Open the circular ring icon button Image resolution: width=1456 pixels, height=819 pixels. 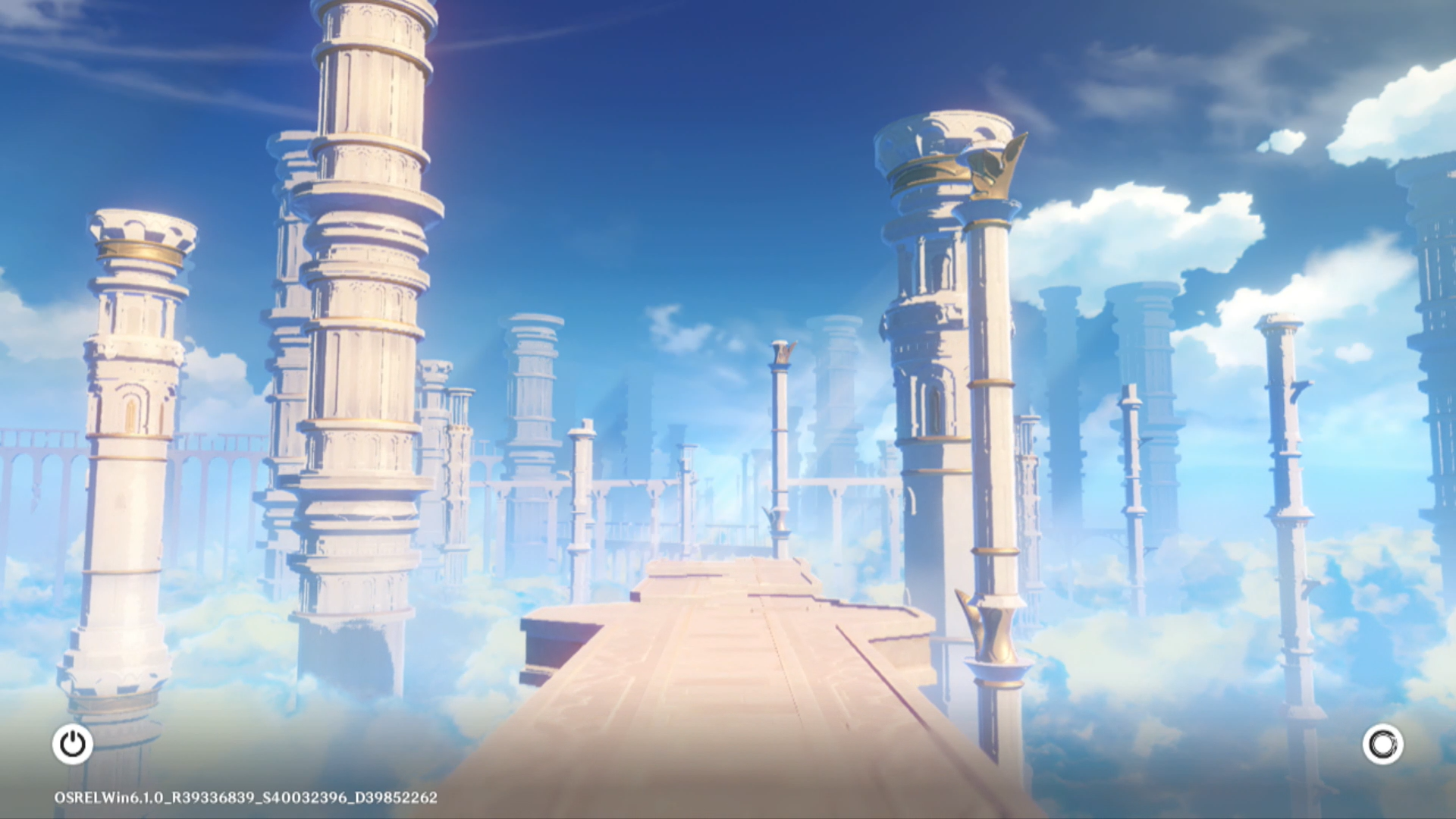pos(1382,744)
